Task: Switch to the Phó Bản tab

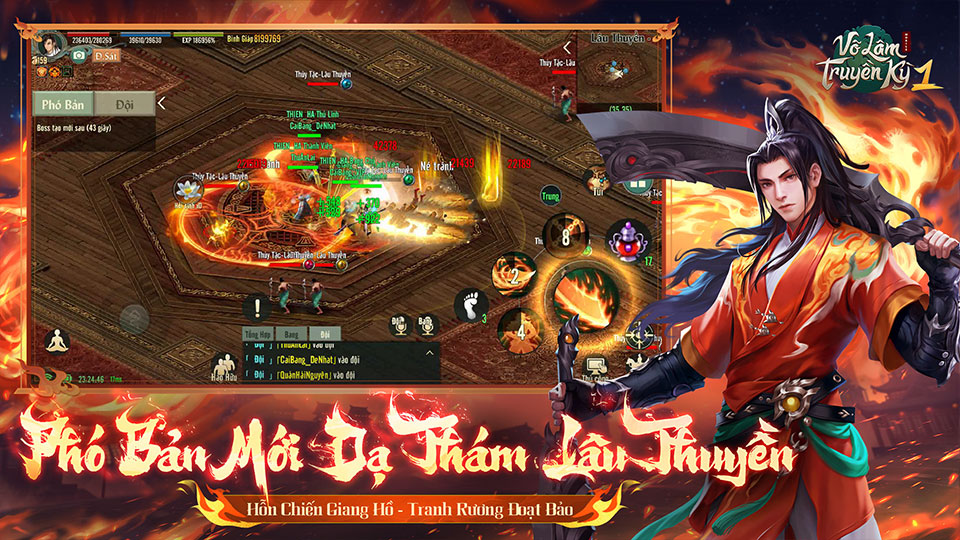Action: coord(65,104)
